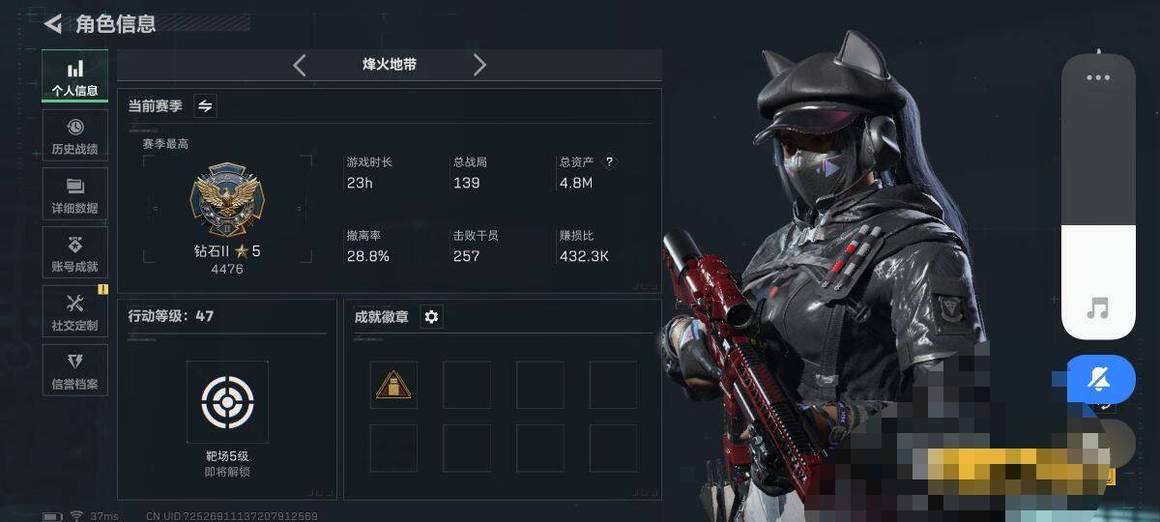Show the 总资产 question mark help
1160x522 pixels.
click(x=609, y=161)
